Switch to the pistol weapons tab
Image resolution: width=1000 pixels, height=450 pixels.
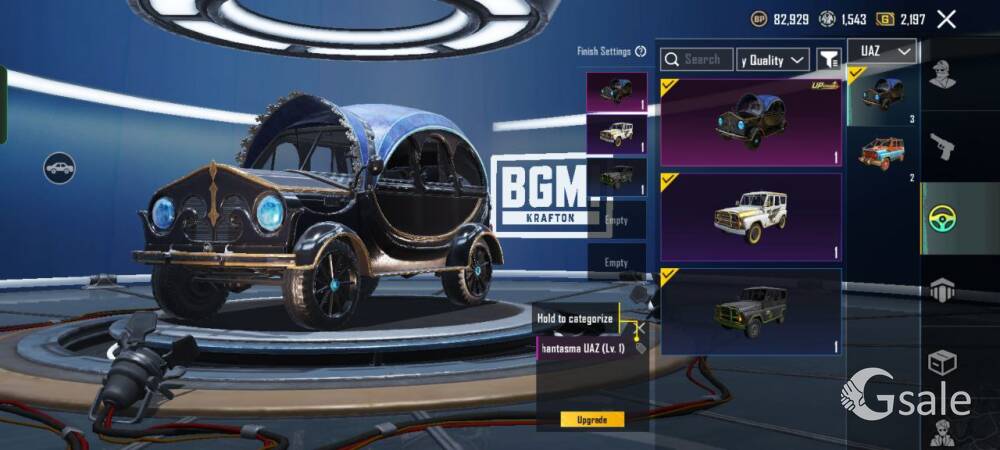942,147
